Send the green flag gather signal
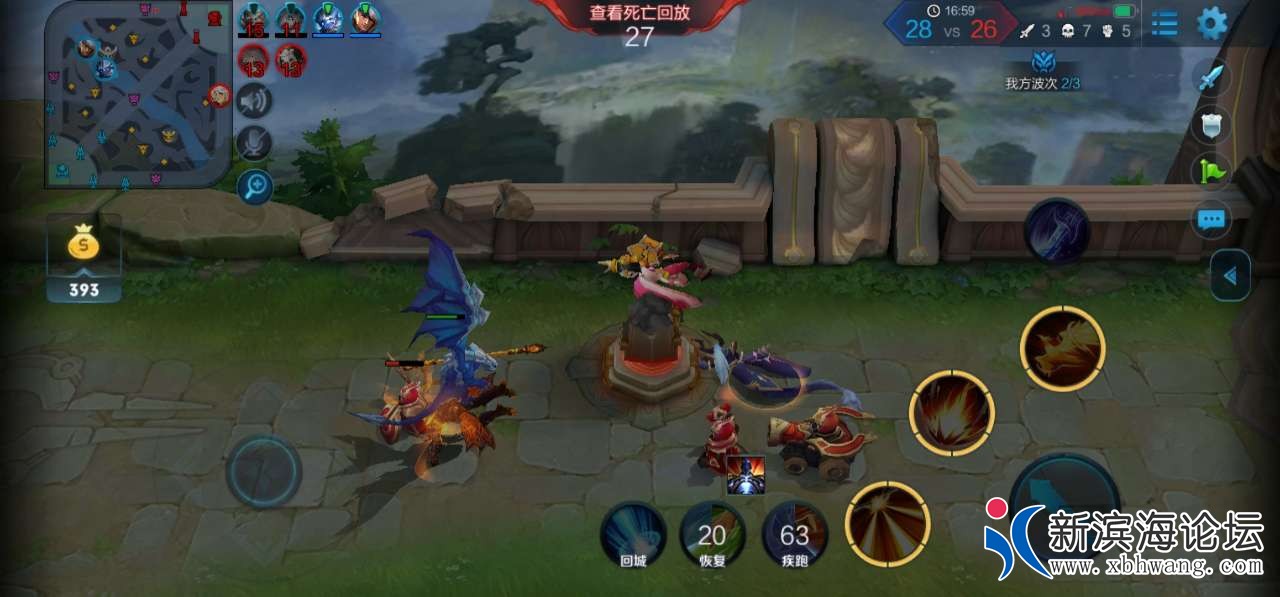The image size is (1280, 597). (x=1211, y=170)
